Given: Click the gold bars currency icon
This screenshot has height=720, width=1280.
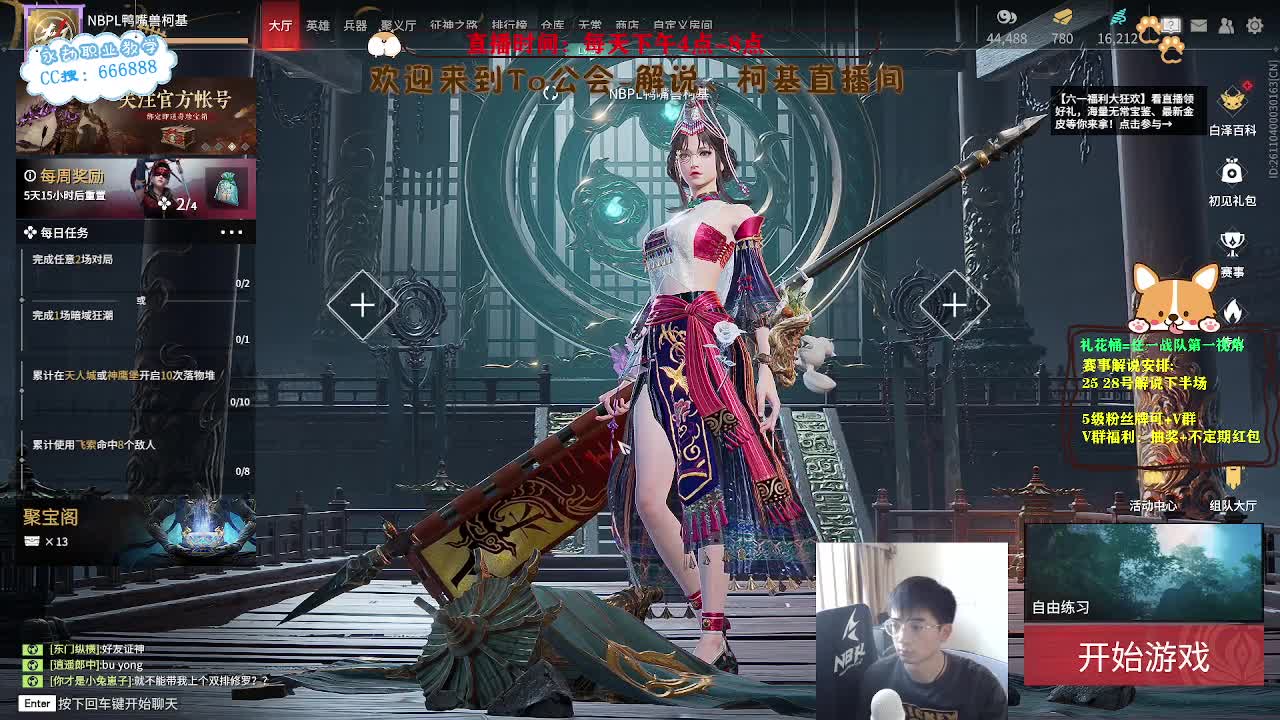Looking at the screenshot, I should pos(1063,17).
